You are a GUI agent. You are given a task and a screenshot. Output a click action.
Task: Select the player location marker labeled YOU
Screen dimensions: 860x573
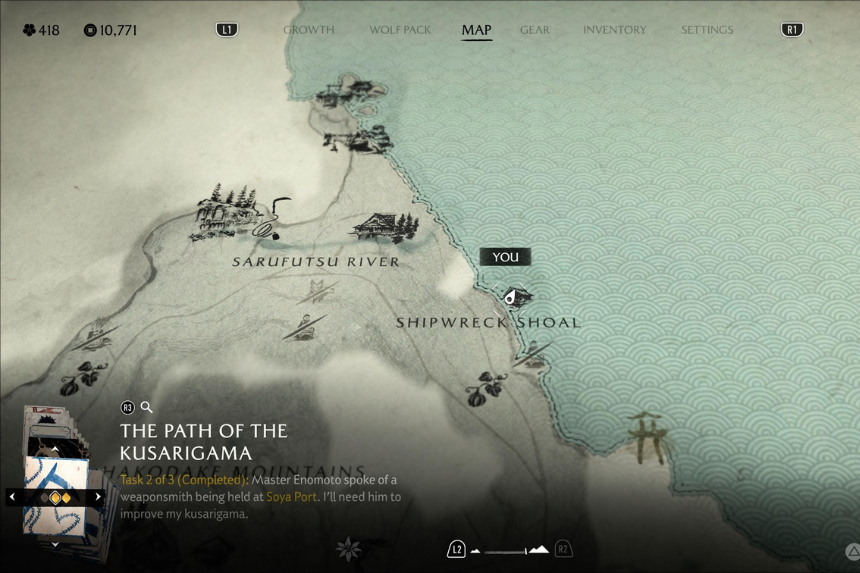coord(513,296)
